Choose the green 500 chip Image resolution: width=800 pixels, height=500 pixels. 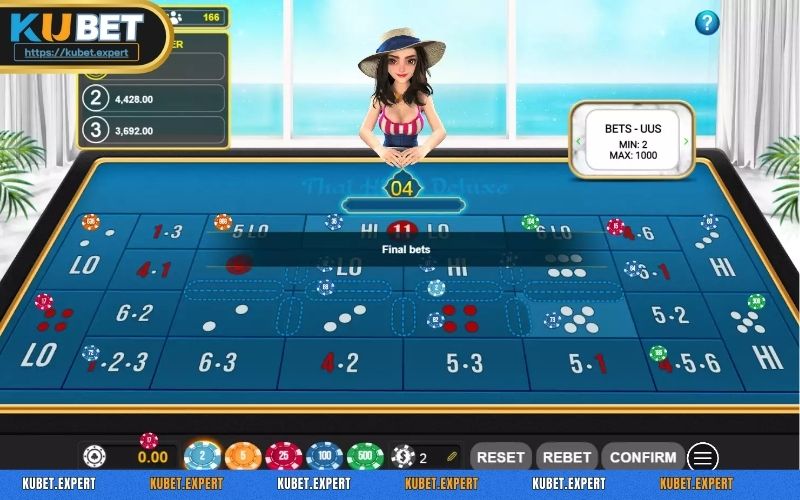tap(365, 458)
